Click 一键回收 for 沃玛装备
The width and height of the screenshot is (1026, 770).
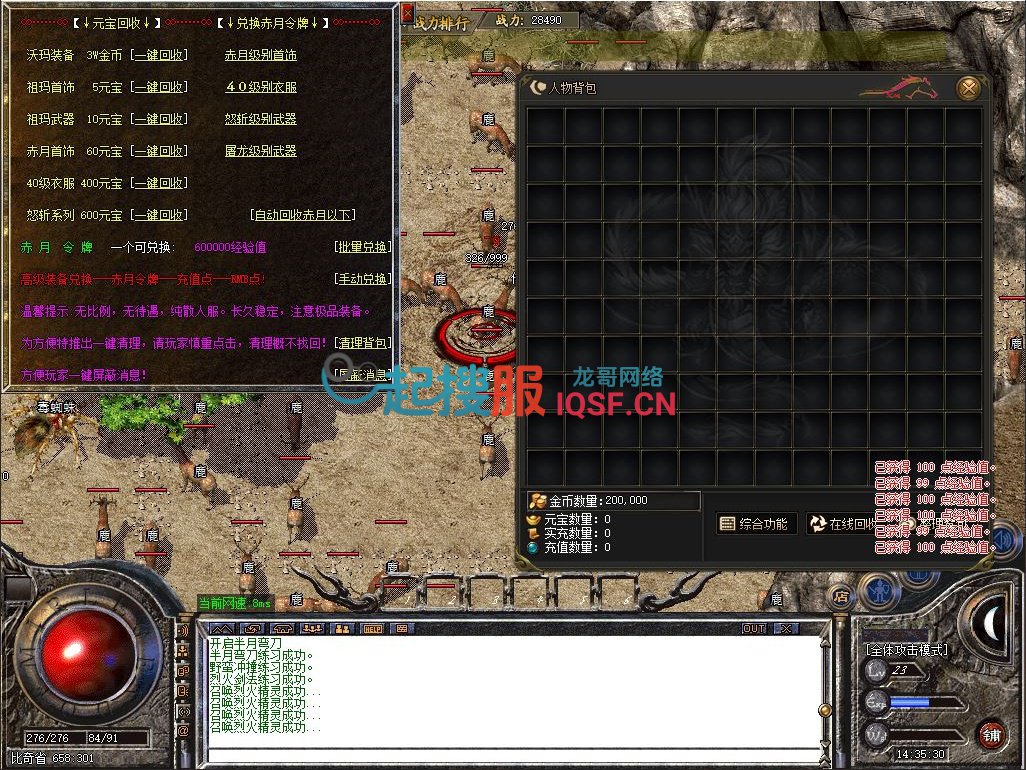click(x=159, y=55)
